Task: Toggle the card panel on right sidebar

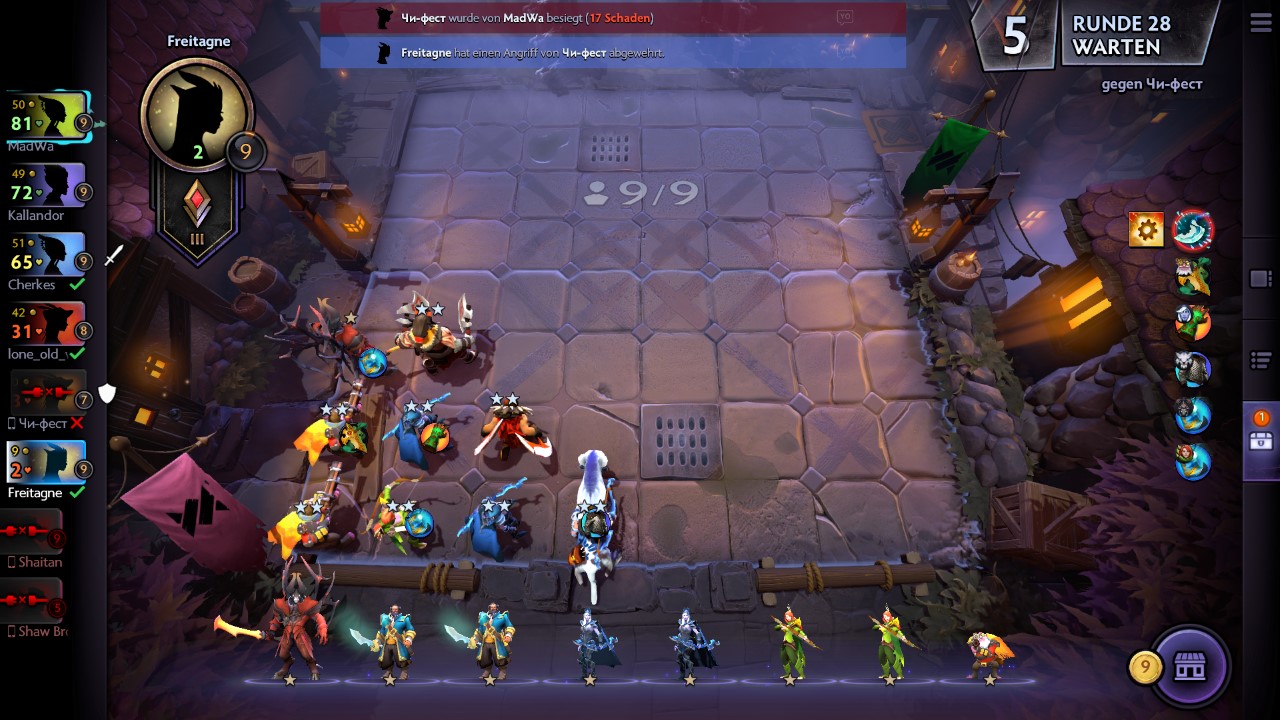Action: [1260, 279]
